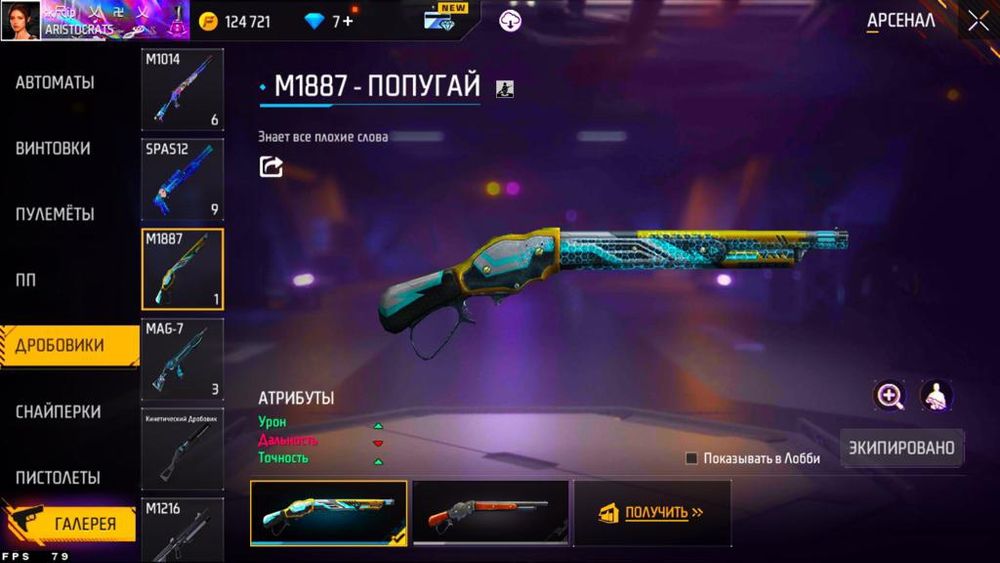Select the M1216 shotgun tile
1000x563 pixels.
tap(182, 530)
